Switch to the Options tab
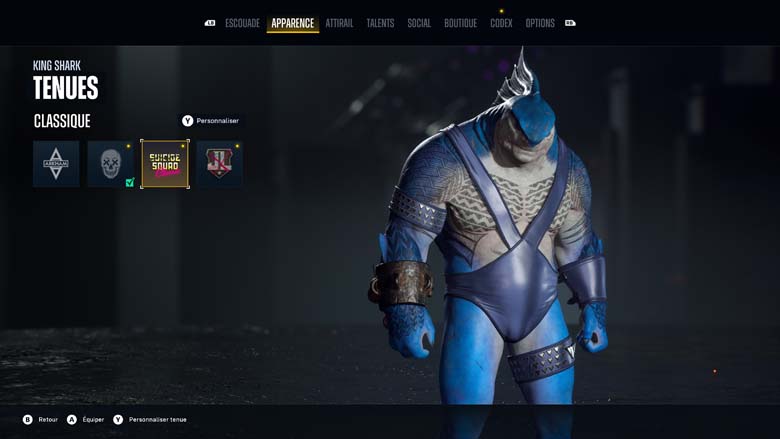Viewport: 780px width, 439px height. click(540, 23)
